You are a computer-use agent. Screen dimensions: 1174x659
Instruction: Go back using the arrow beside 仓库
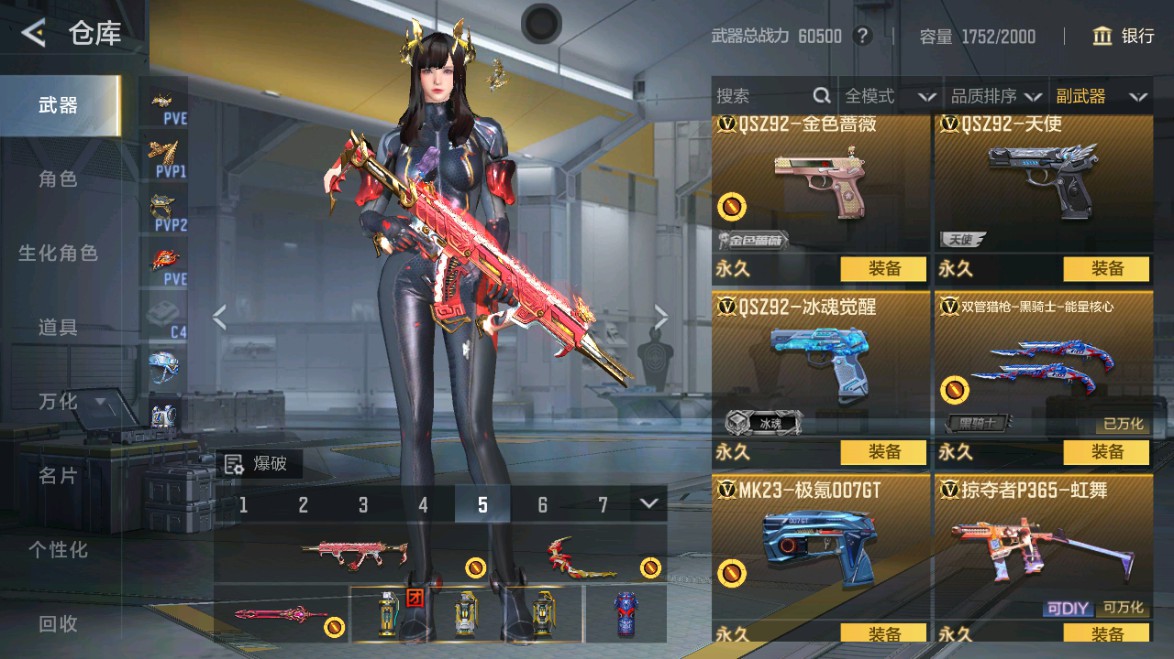33,33
